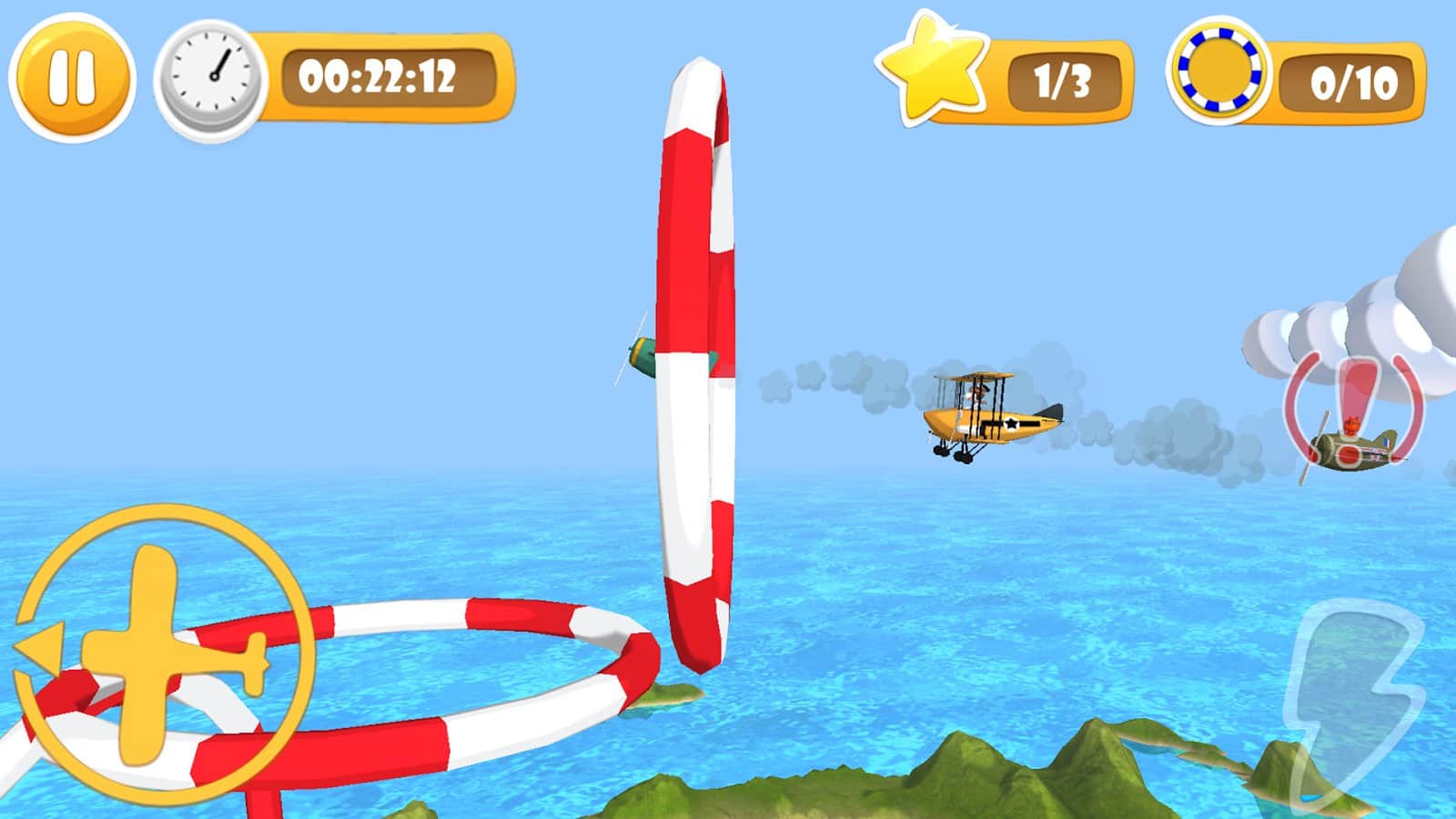Tap the vertical red-and-white ring
Viewport: 1456px width, 819px height.
[x=701, y=364]
